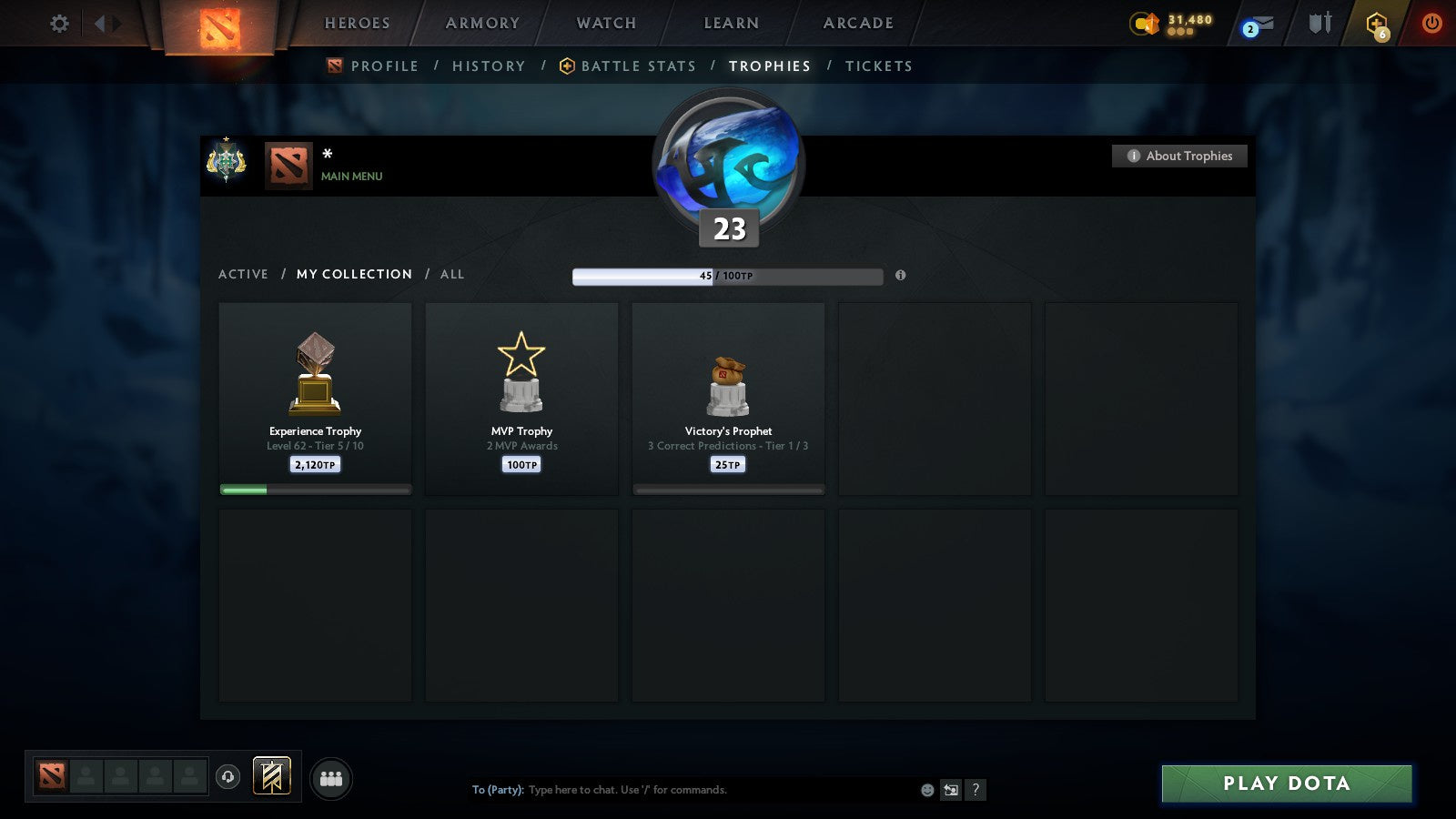1456x819 pixels.
Task: Select the ALL trophies filter
Action: tap(452, 274)
